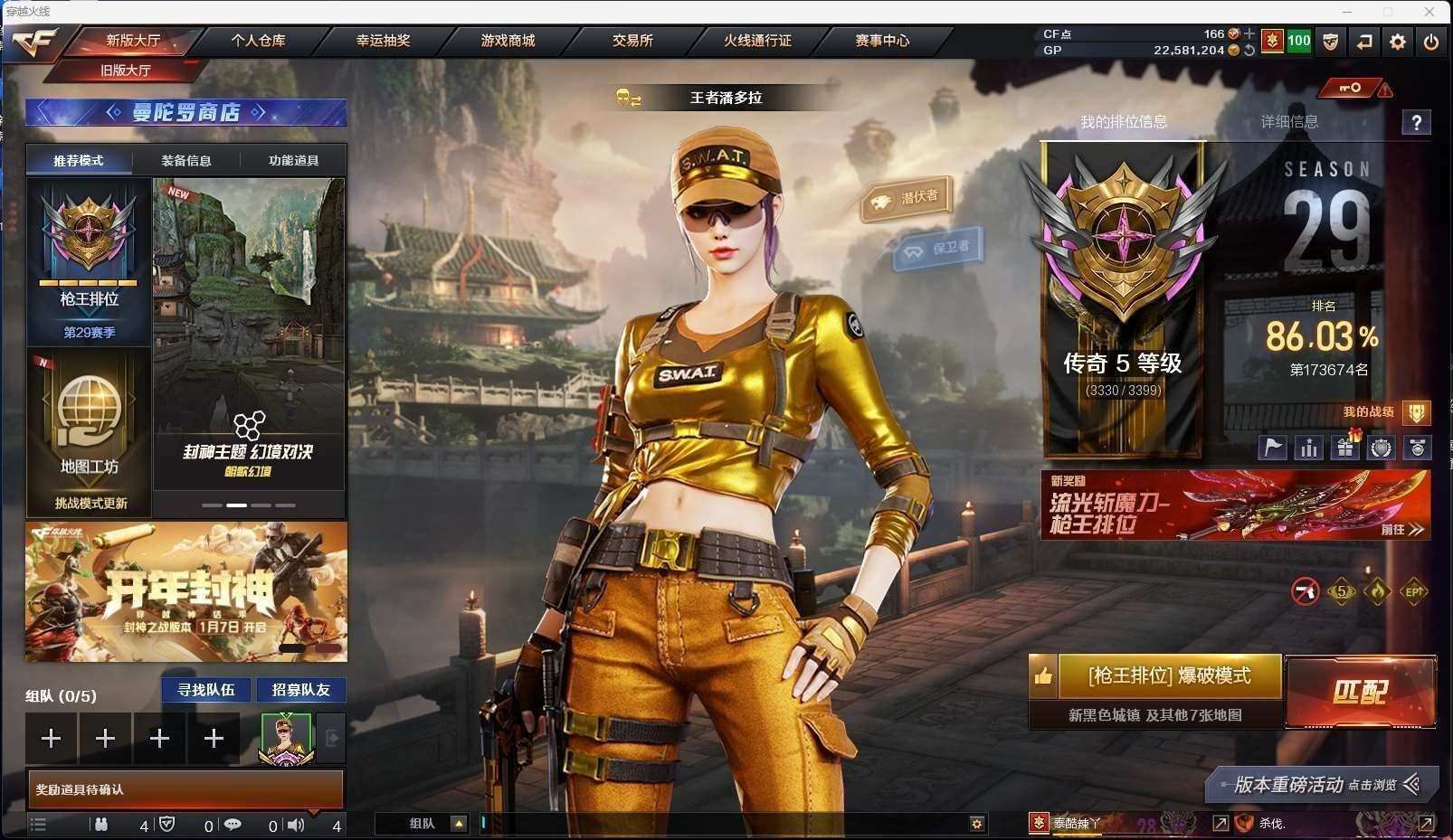Open the 地图工坊 map workshop tile
This screenshot has width=1453, height=840.
point(89,429)
